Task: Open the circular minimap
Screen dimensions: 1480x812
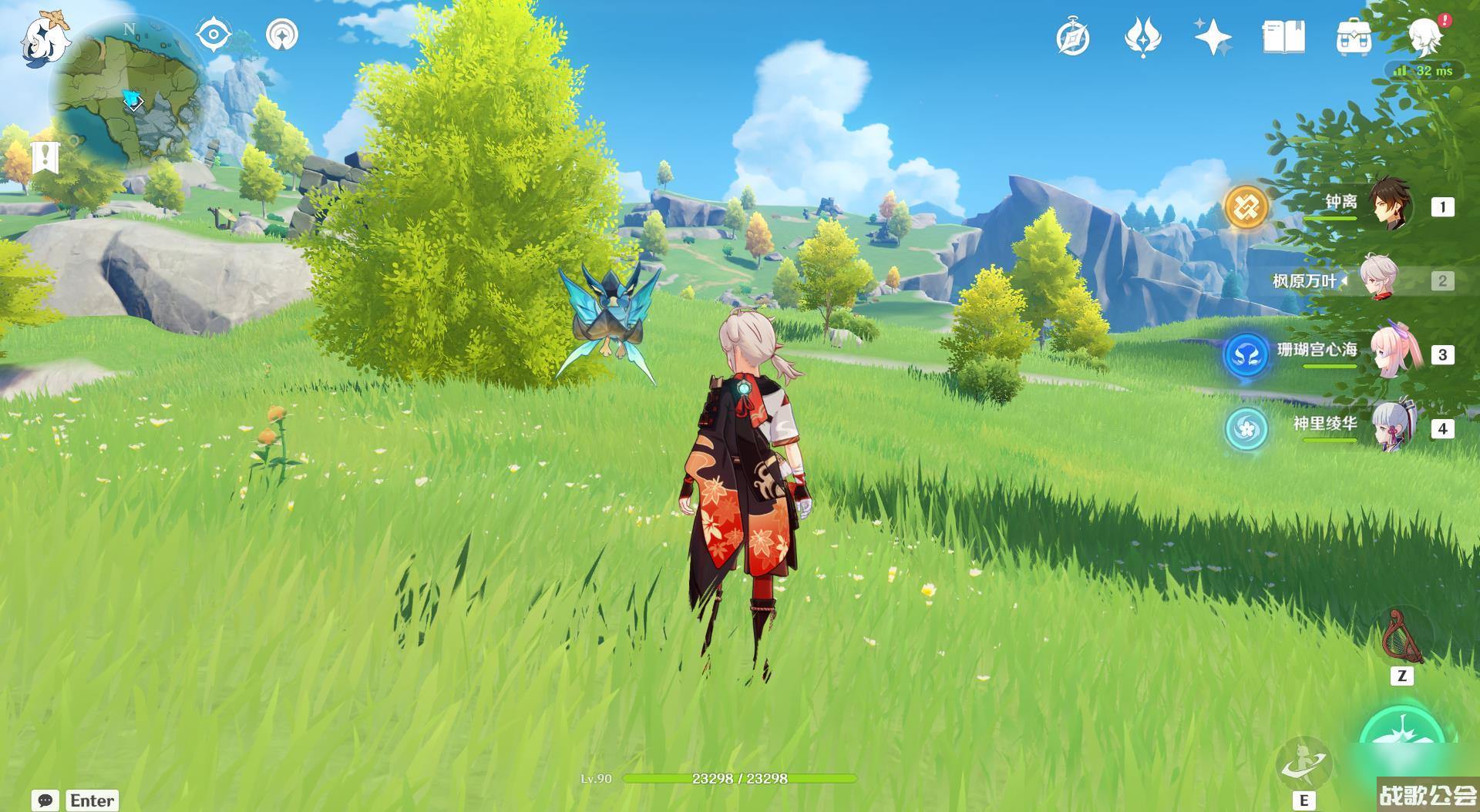Action: coord(129,94)
